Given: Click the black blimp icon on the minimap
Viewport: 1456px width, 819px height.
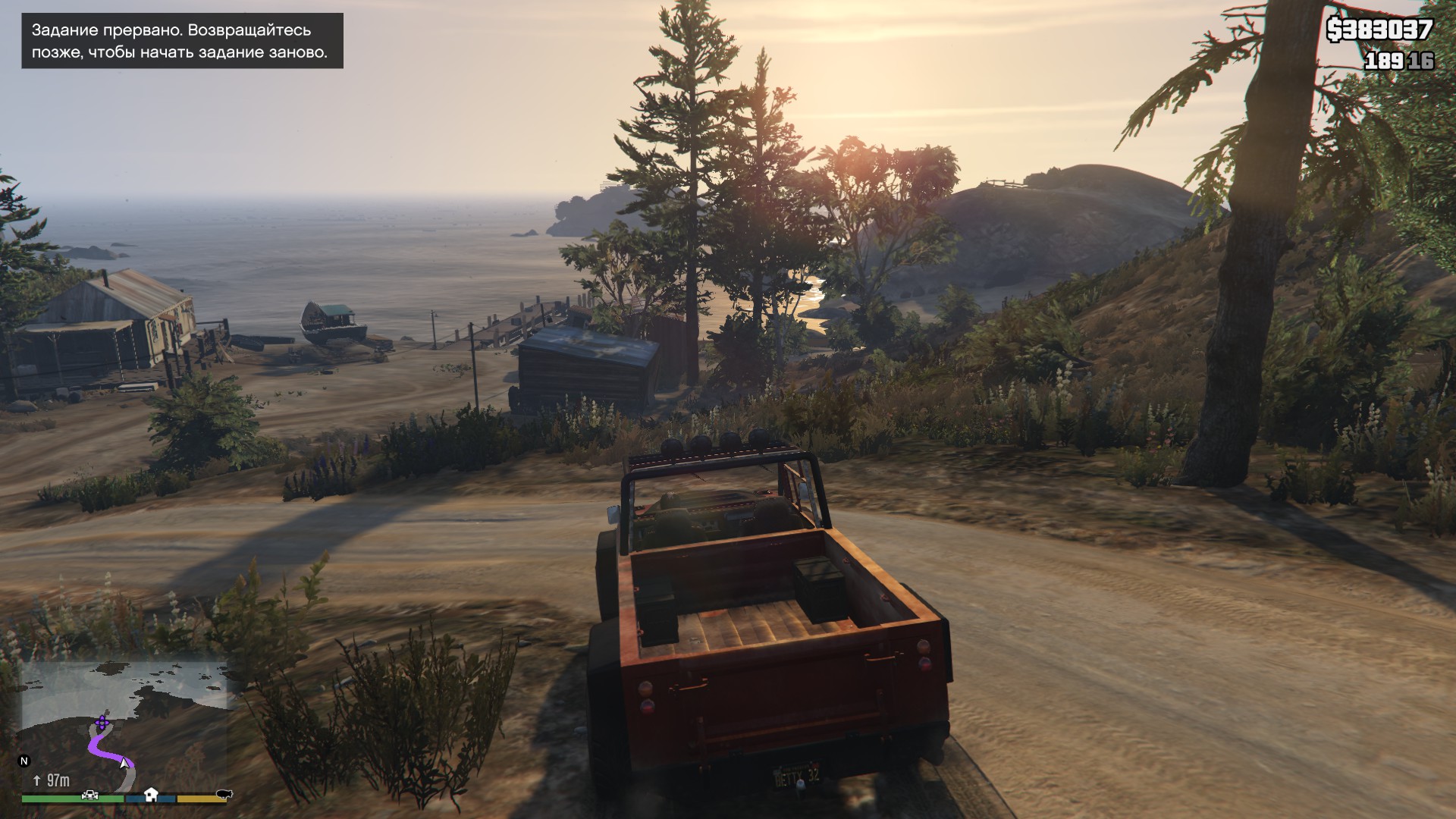Looking at the screenshot, I should pos(223,794).
